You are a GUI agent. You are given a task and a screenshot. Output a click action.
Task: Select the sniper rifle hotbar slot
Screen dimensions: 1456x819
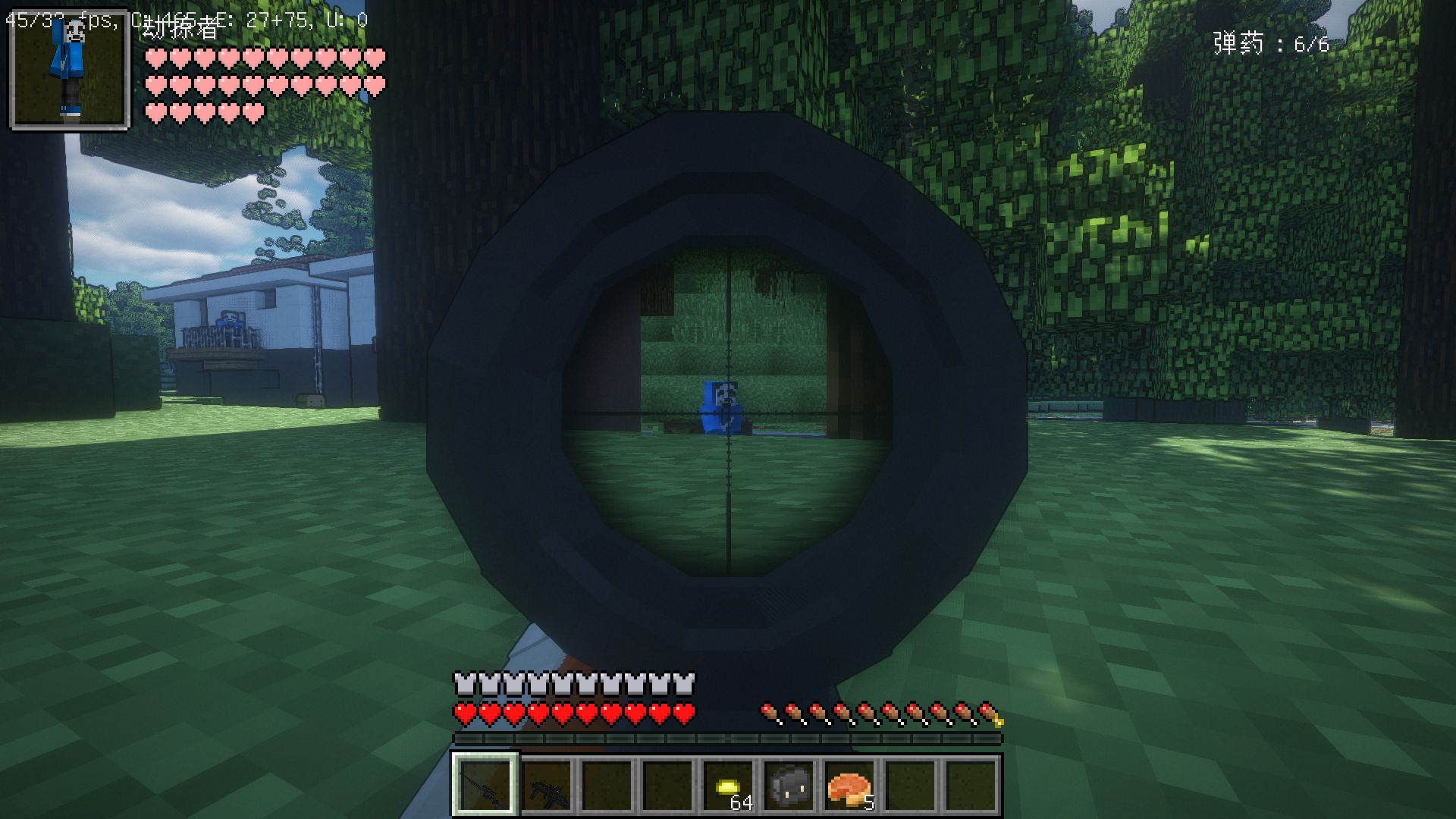485,786
